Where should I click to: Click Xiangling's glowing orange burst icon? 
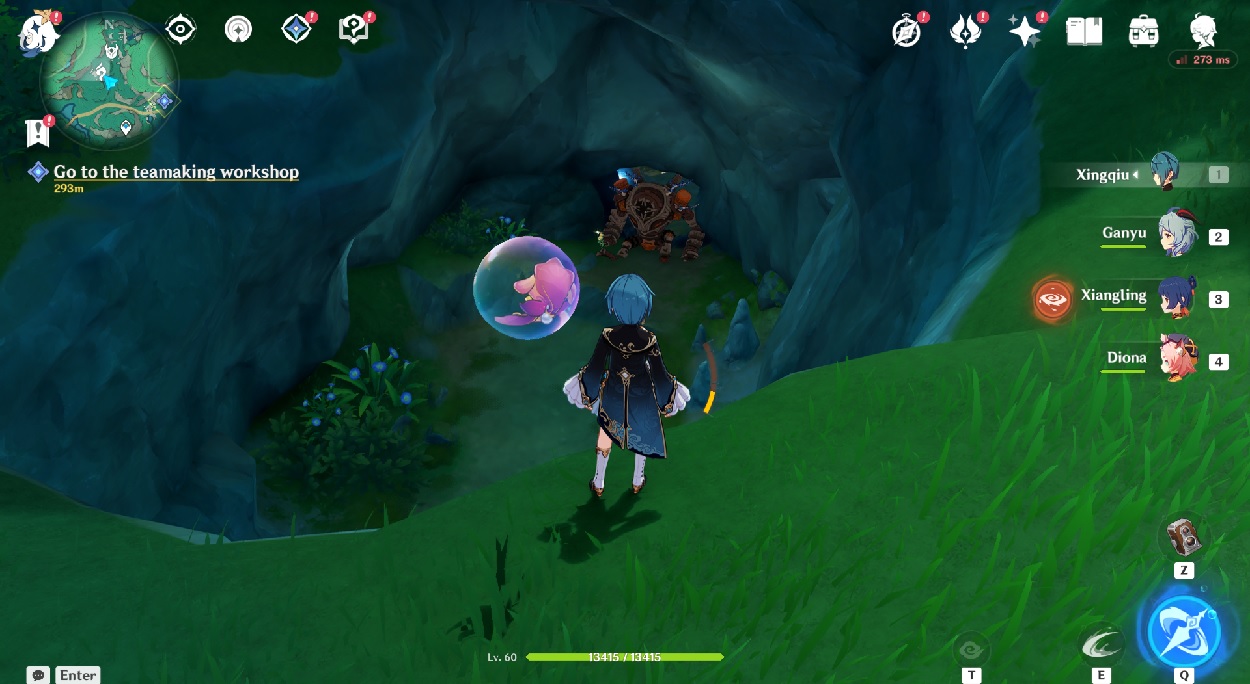(x=1052, y=298)
